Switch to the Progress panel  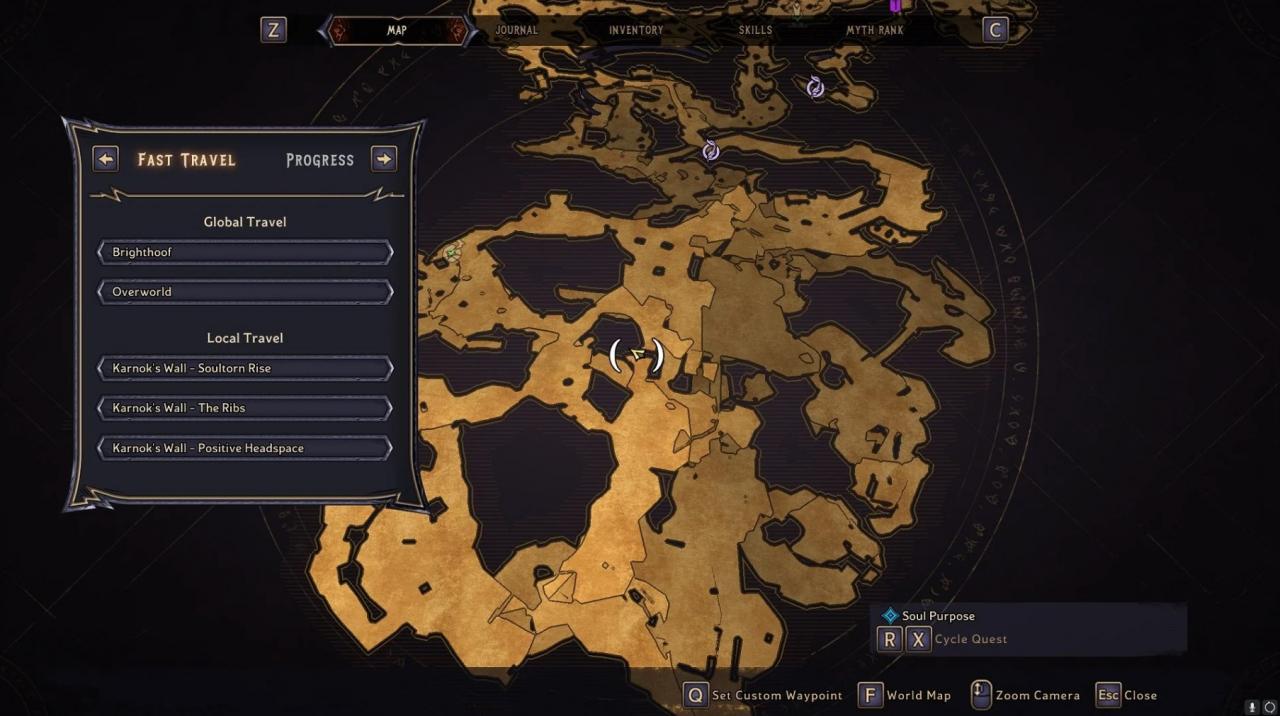tap(320, 160)
